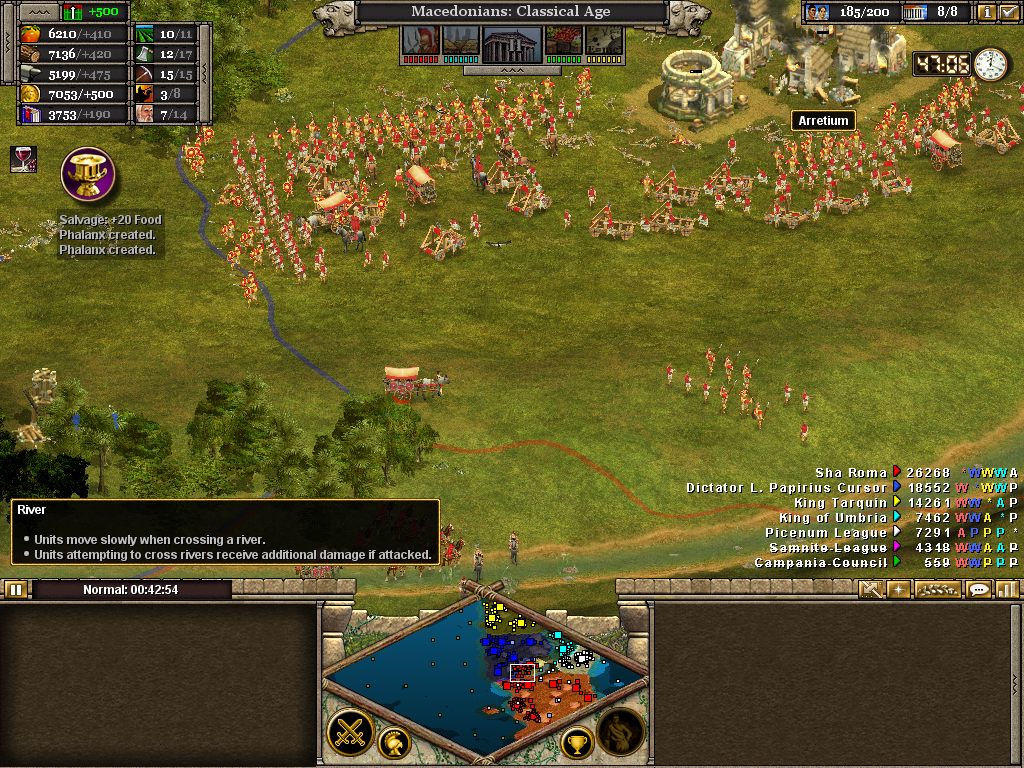Click the pickaxe miner count icon
Screen dimensions: 1024x768
[145, 74]
